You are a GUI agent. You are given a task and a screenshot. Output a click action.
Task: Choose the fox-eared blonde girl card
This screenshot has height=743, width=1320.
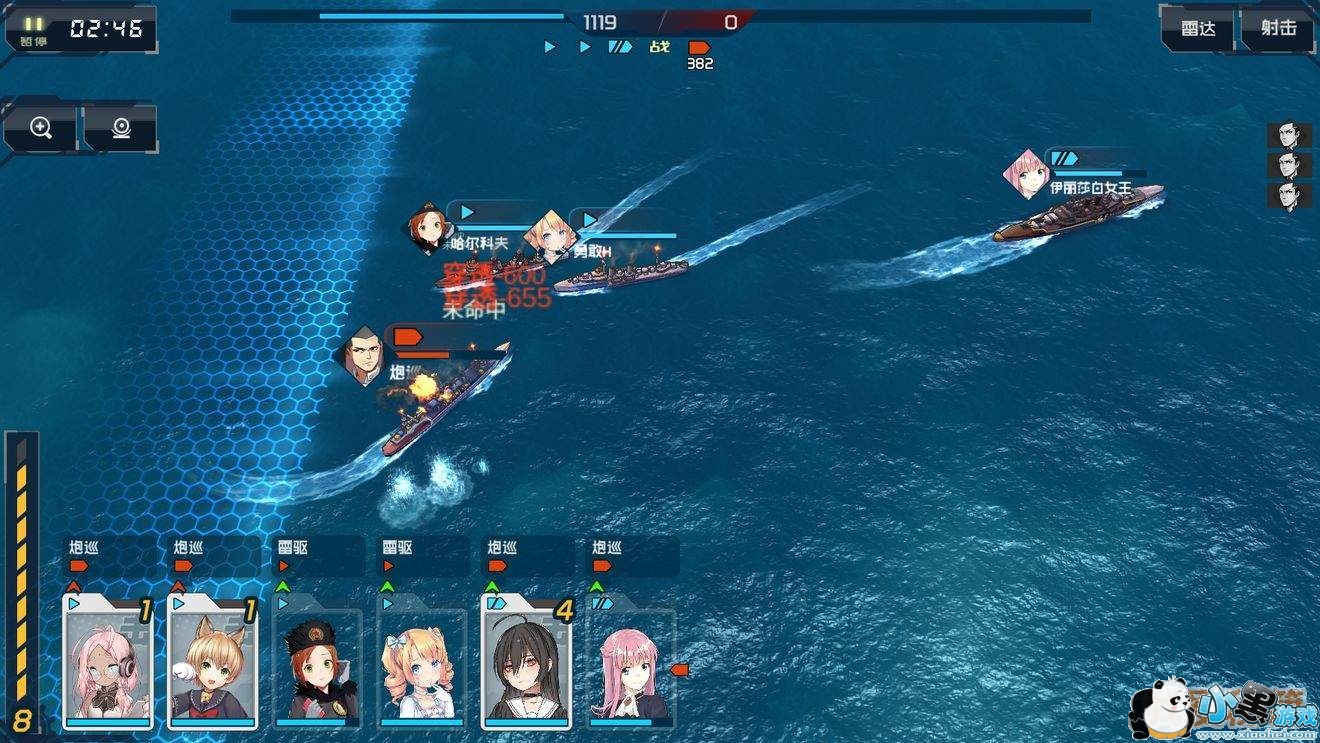point(212,663)
